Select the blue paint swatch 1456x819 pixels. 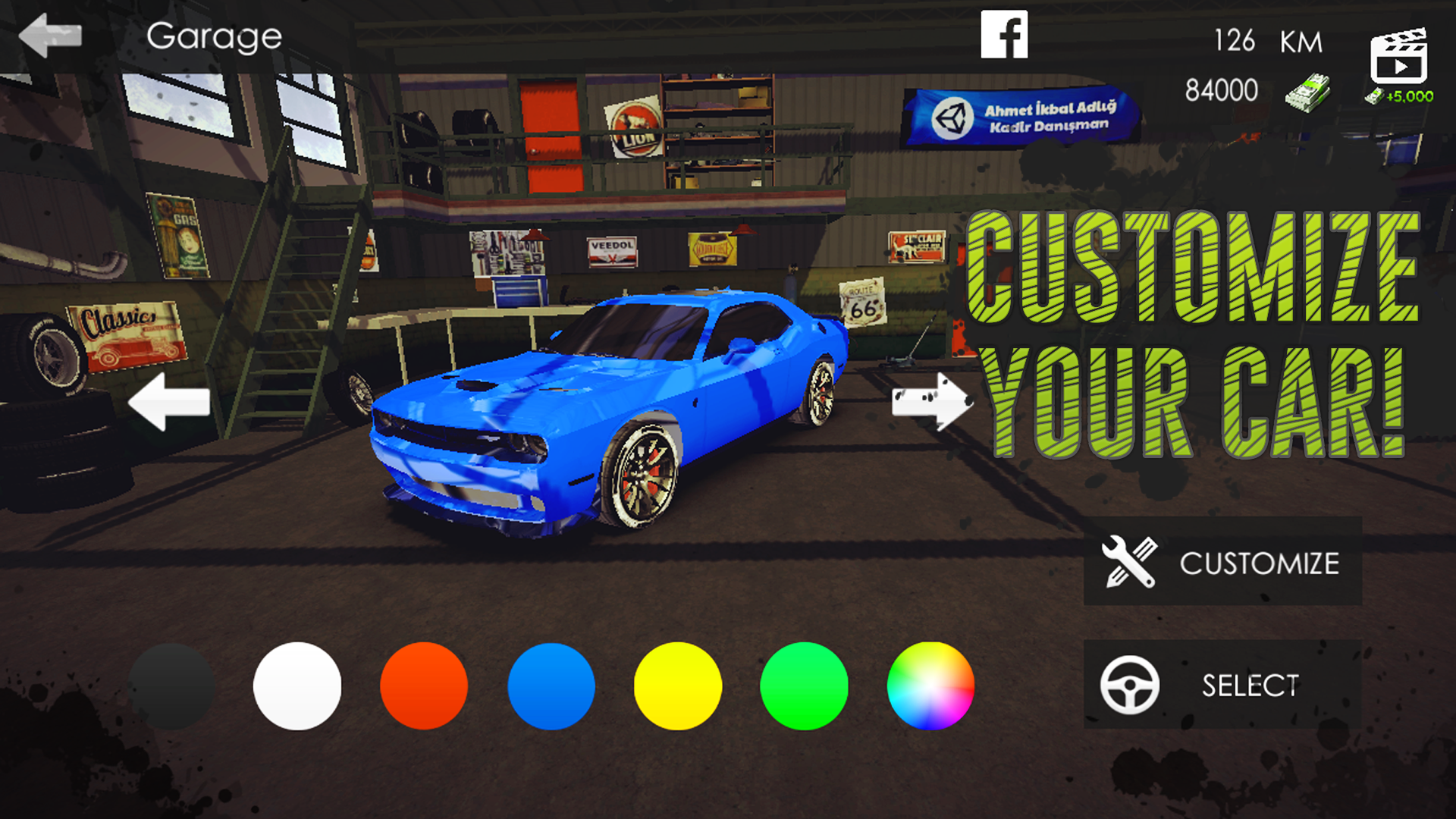[551, 685]
